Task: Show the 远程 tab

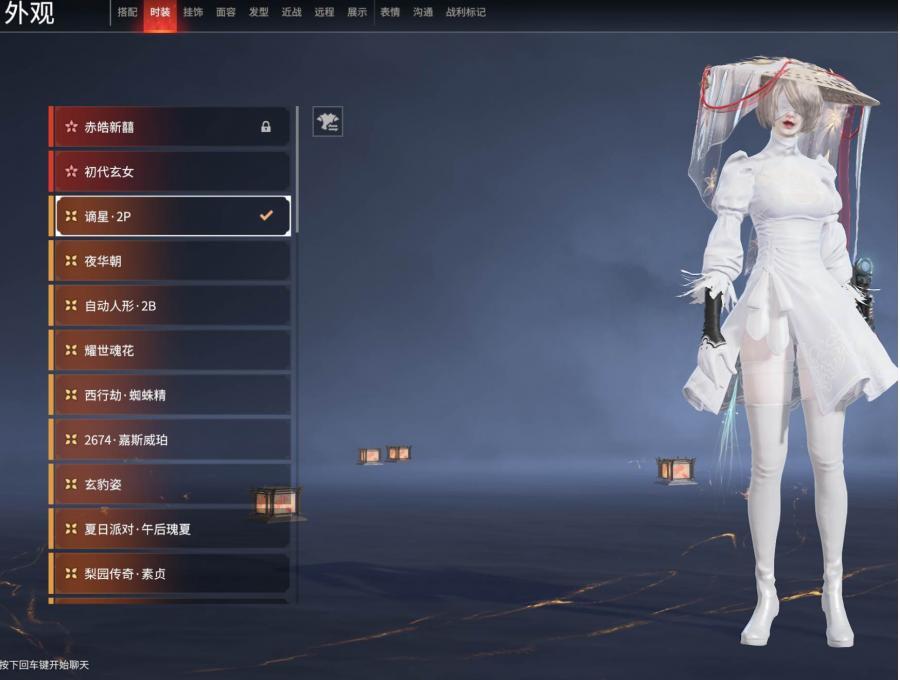Action: click(324, 12)
